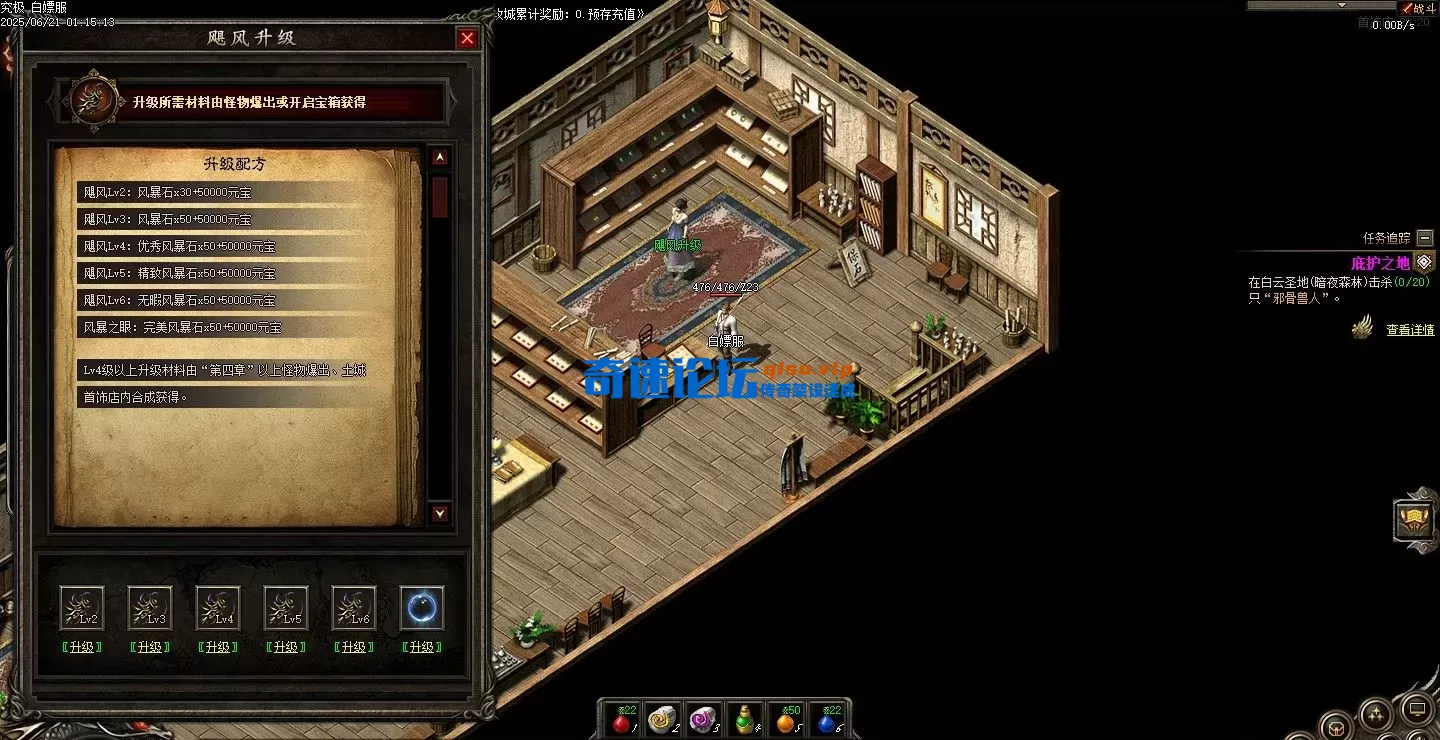
Task: Select the blue storm eye orb icon
Action: click(422, 608)
